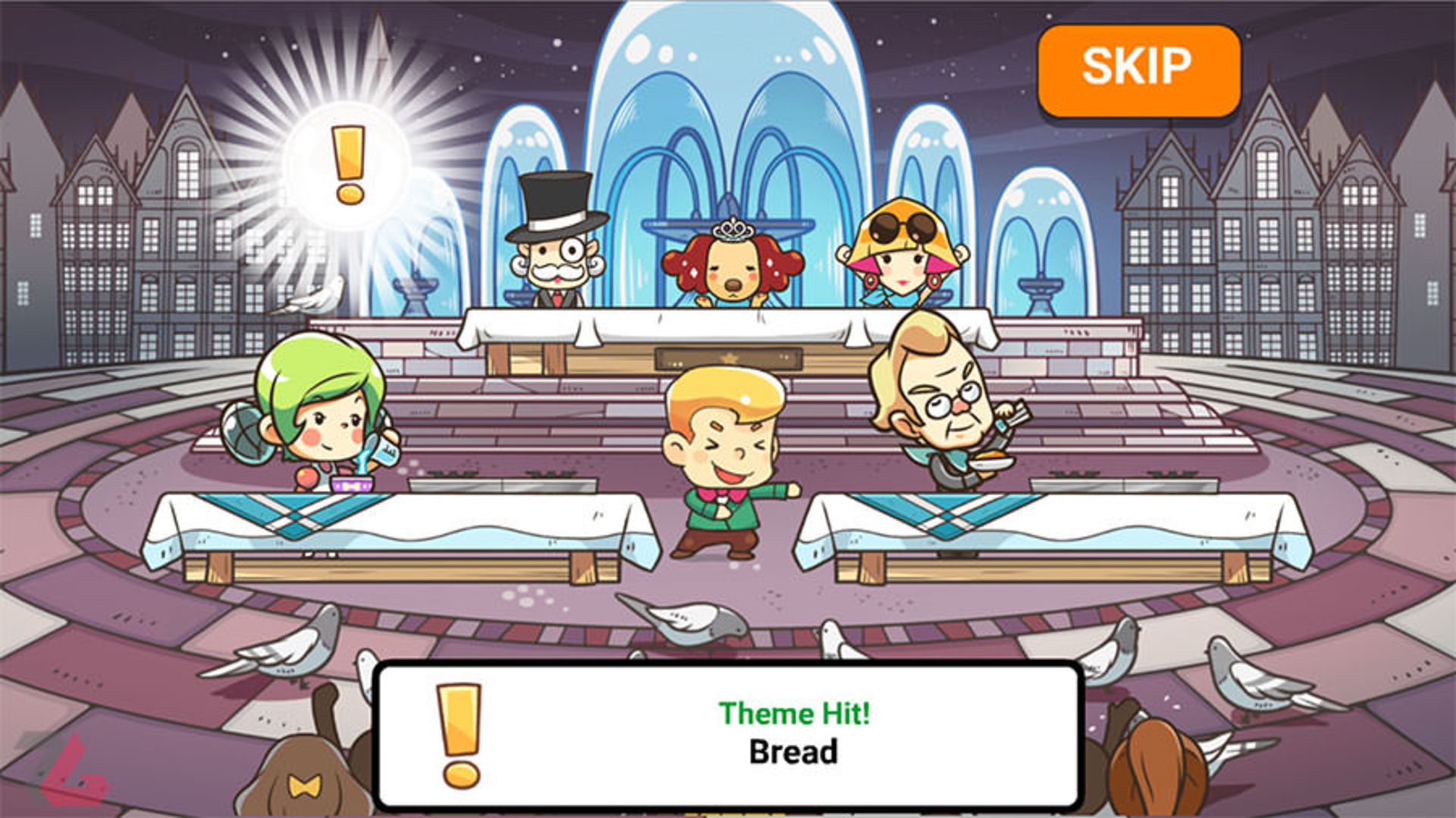Viewport: 1456px width, 818px height.
Task: Tap the Theme Hit! Bread notification box
Action: tap(728, 734)
